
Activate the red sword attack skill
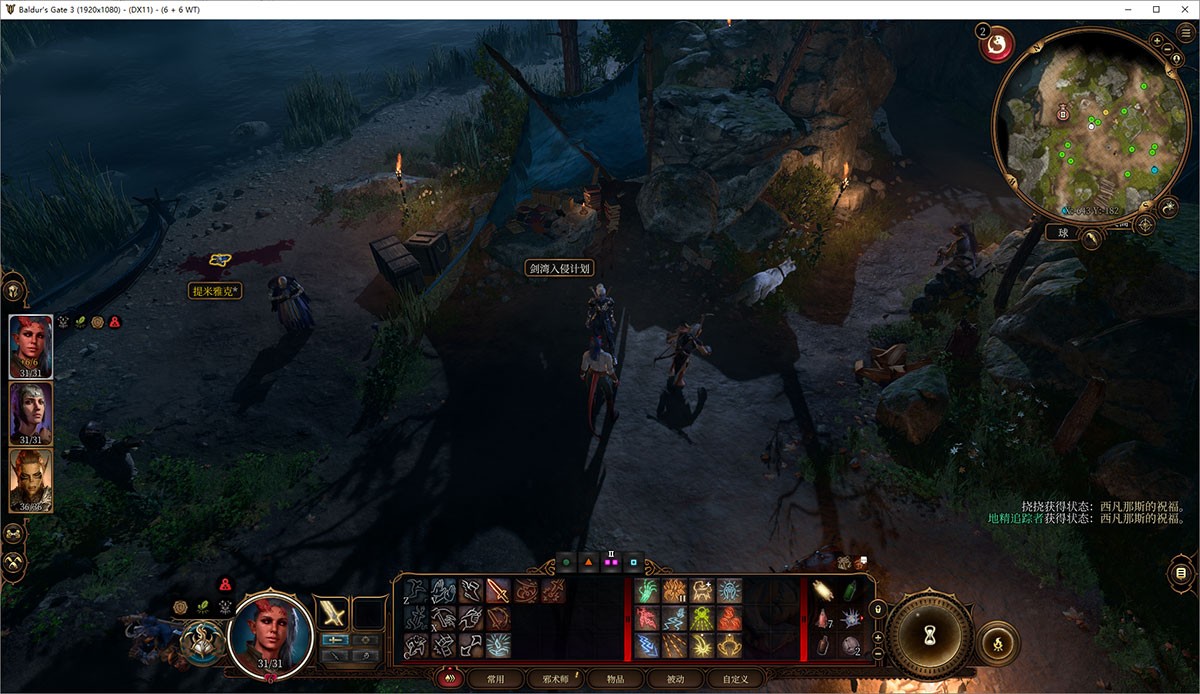(498, 591)
